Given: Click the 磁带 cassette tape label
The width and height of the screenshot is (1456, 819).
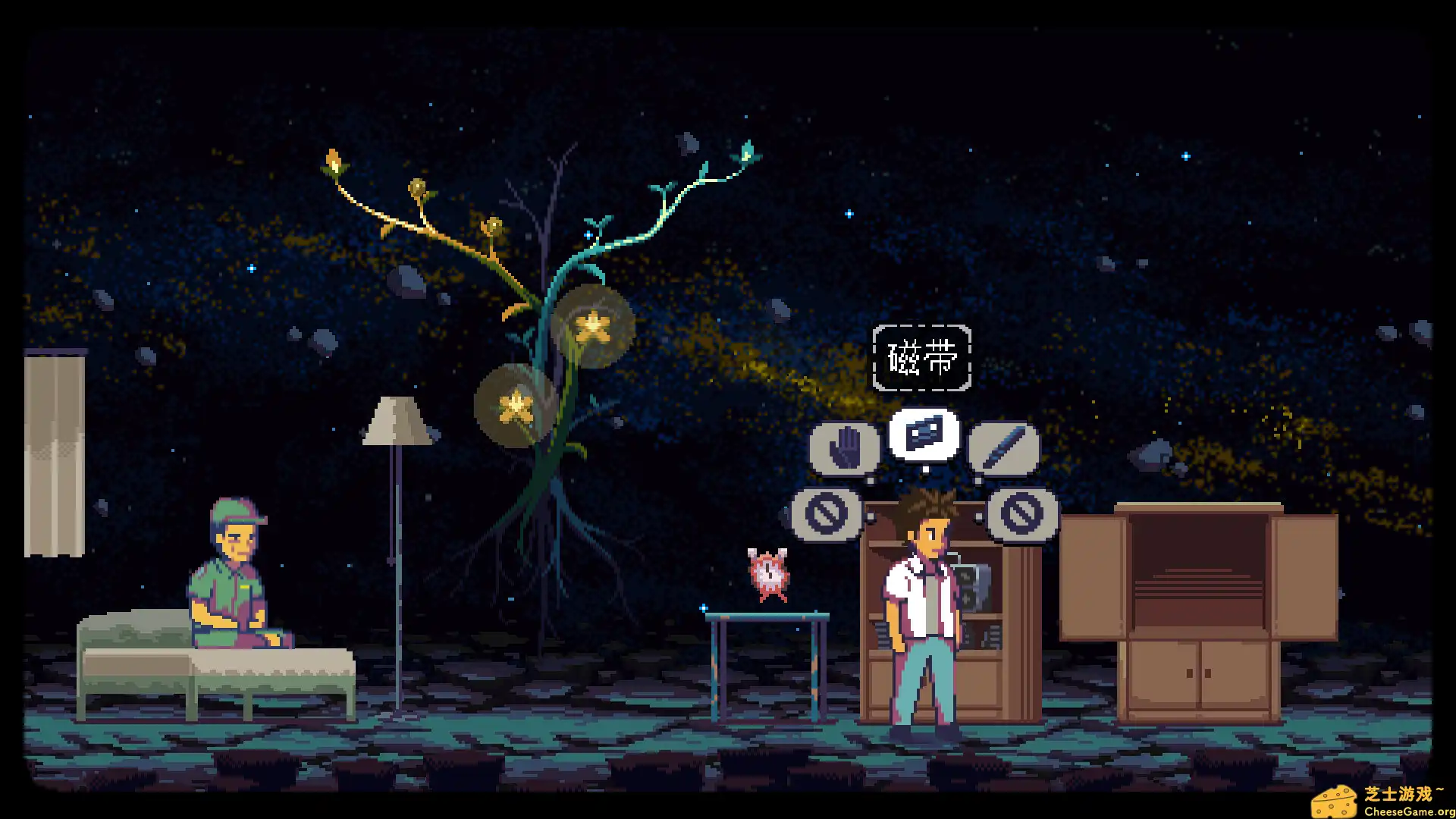Looking at the screenshot, I should [x=922, y=356].
